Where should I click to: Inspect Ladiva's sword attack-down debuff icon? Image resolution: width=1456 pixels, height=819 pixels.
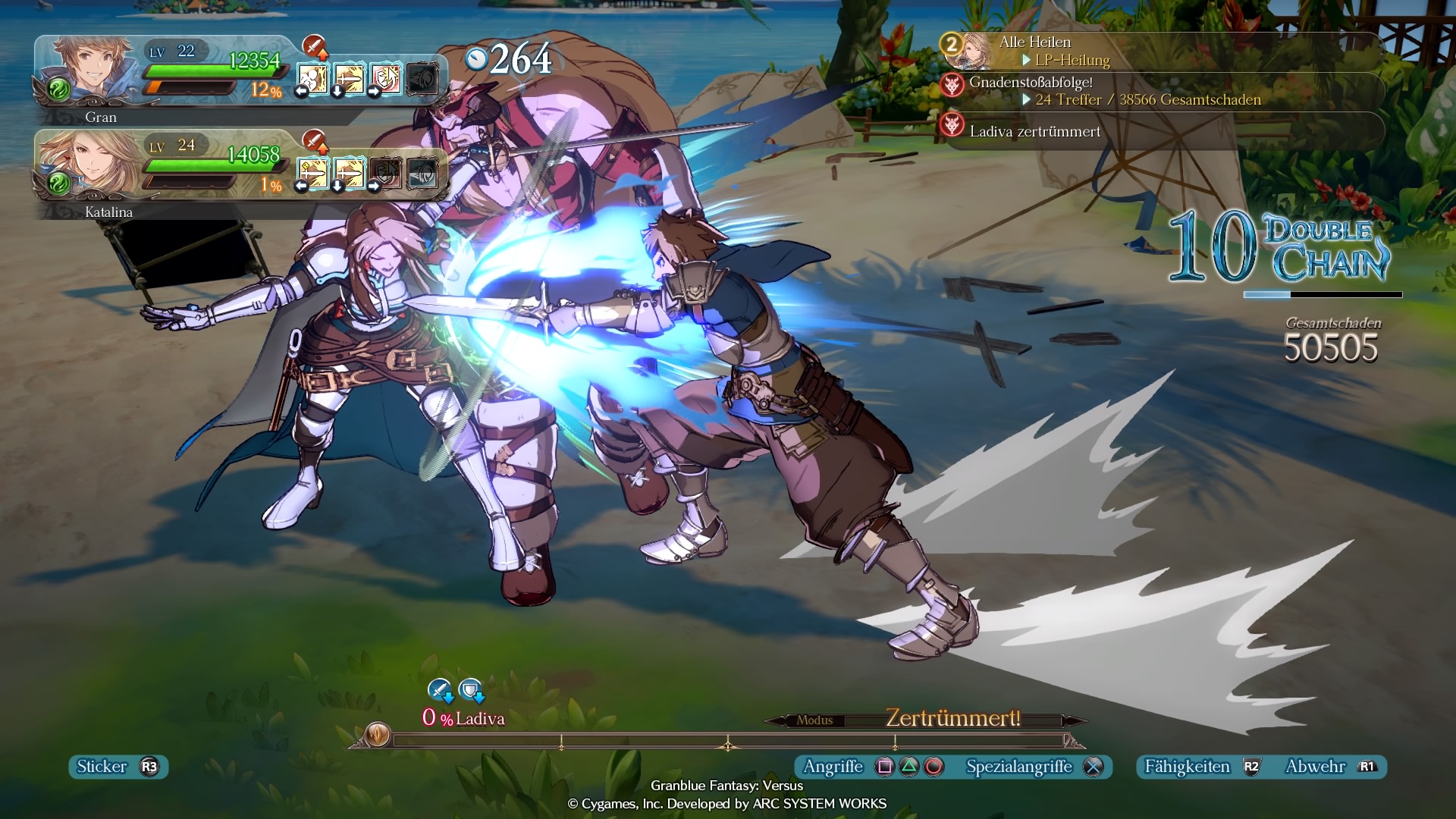[440, 690]
